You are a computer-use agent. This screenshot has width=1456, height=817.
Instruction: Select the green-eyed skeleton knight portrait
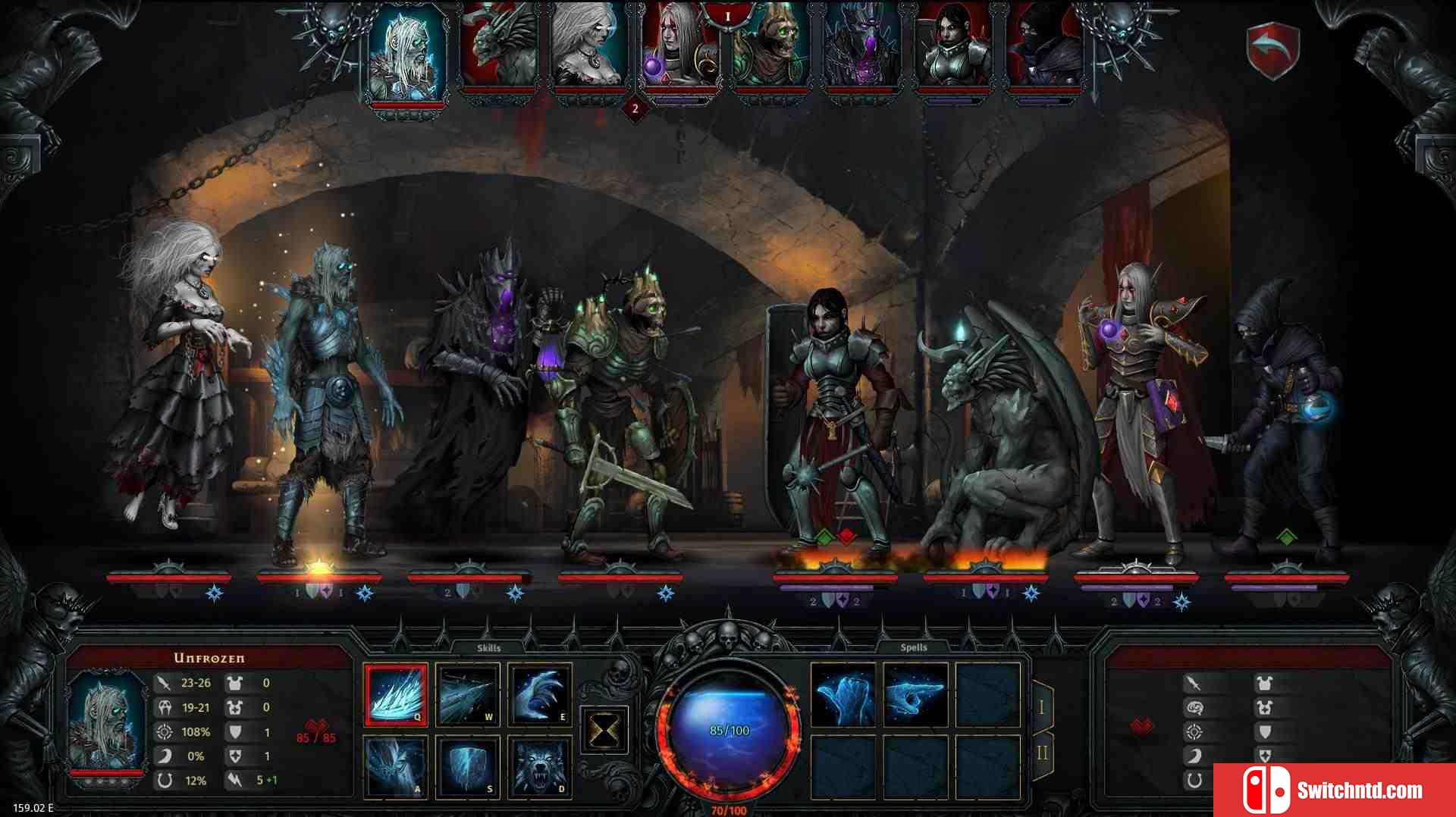pos(770,47)
